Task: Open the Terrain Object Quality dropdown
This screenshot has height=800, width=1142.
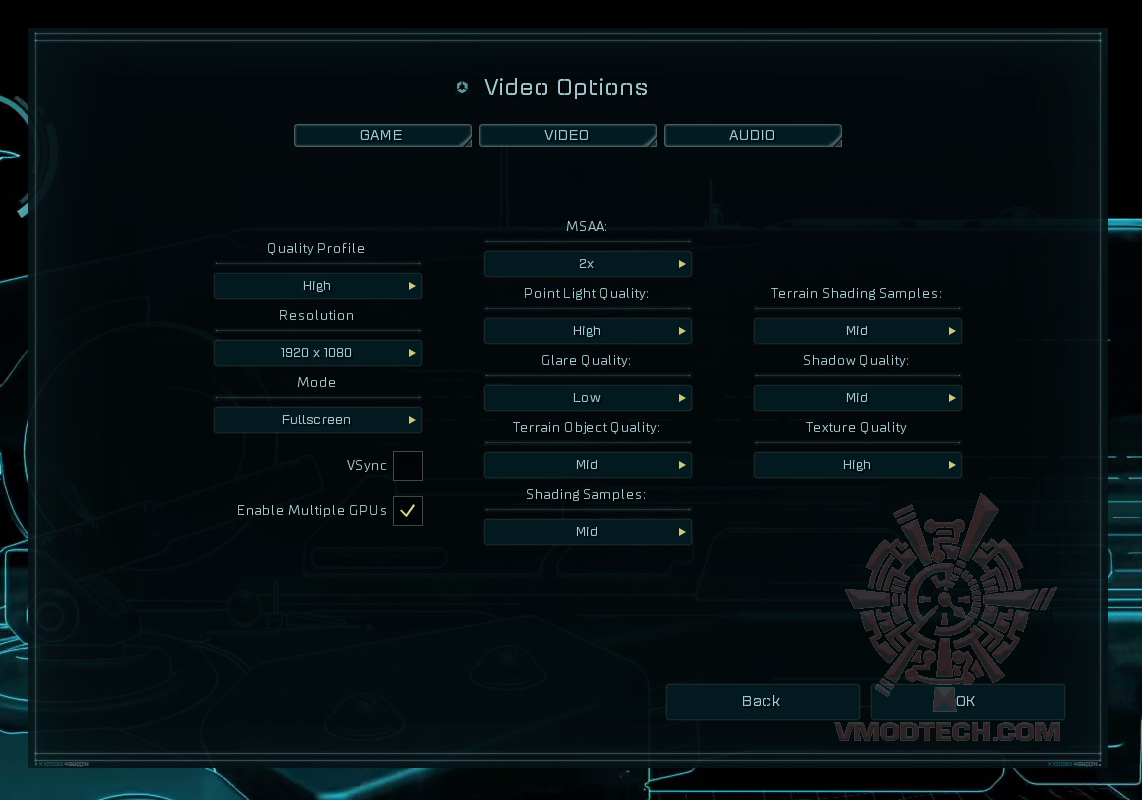Action: [588, 465]
